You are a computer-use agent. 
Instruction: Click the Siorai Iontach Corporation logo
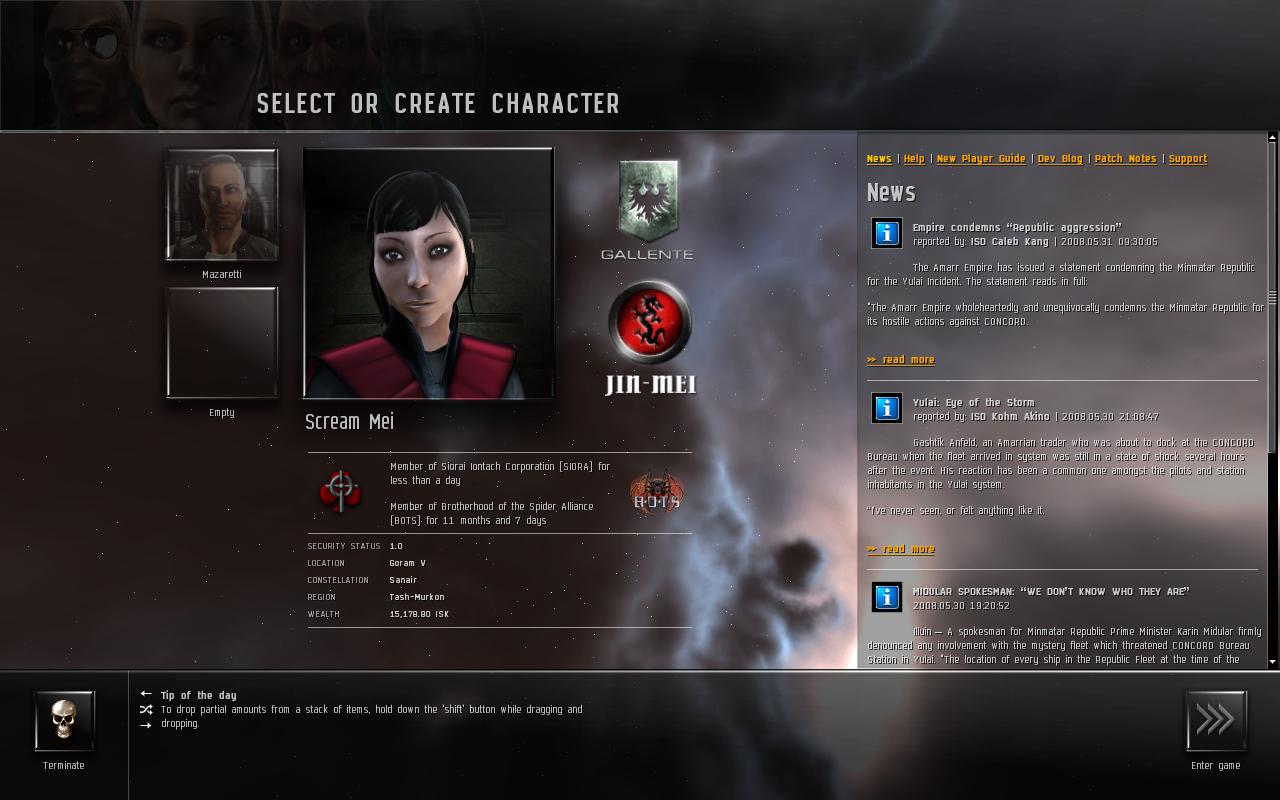click(339, 491)
